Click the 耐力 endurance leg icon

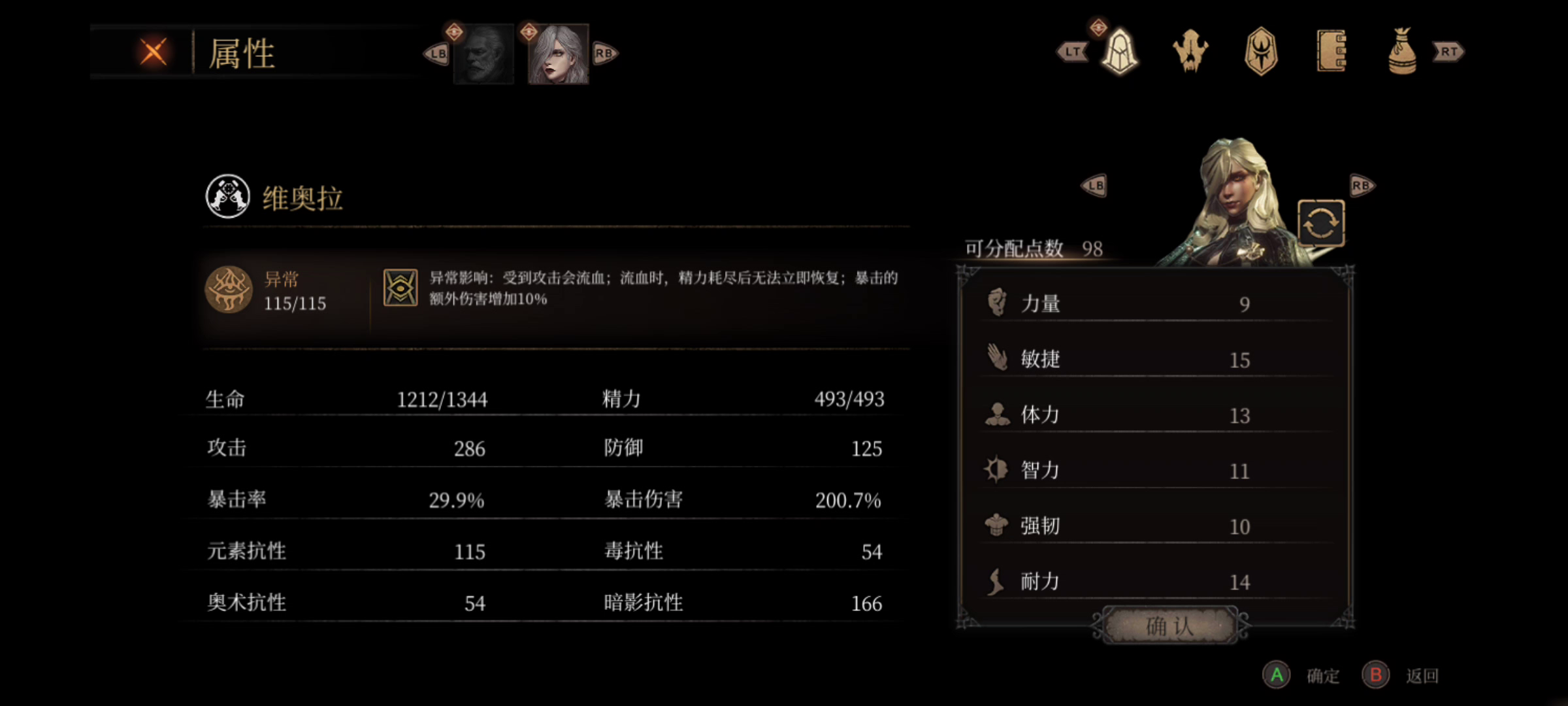(x=995, y=580)
